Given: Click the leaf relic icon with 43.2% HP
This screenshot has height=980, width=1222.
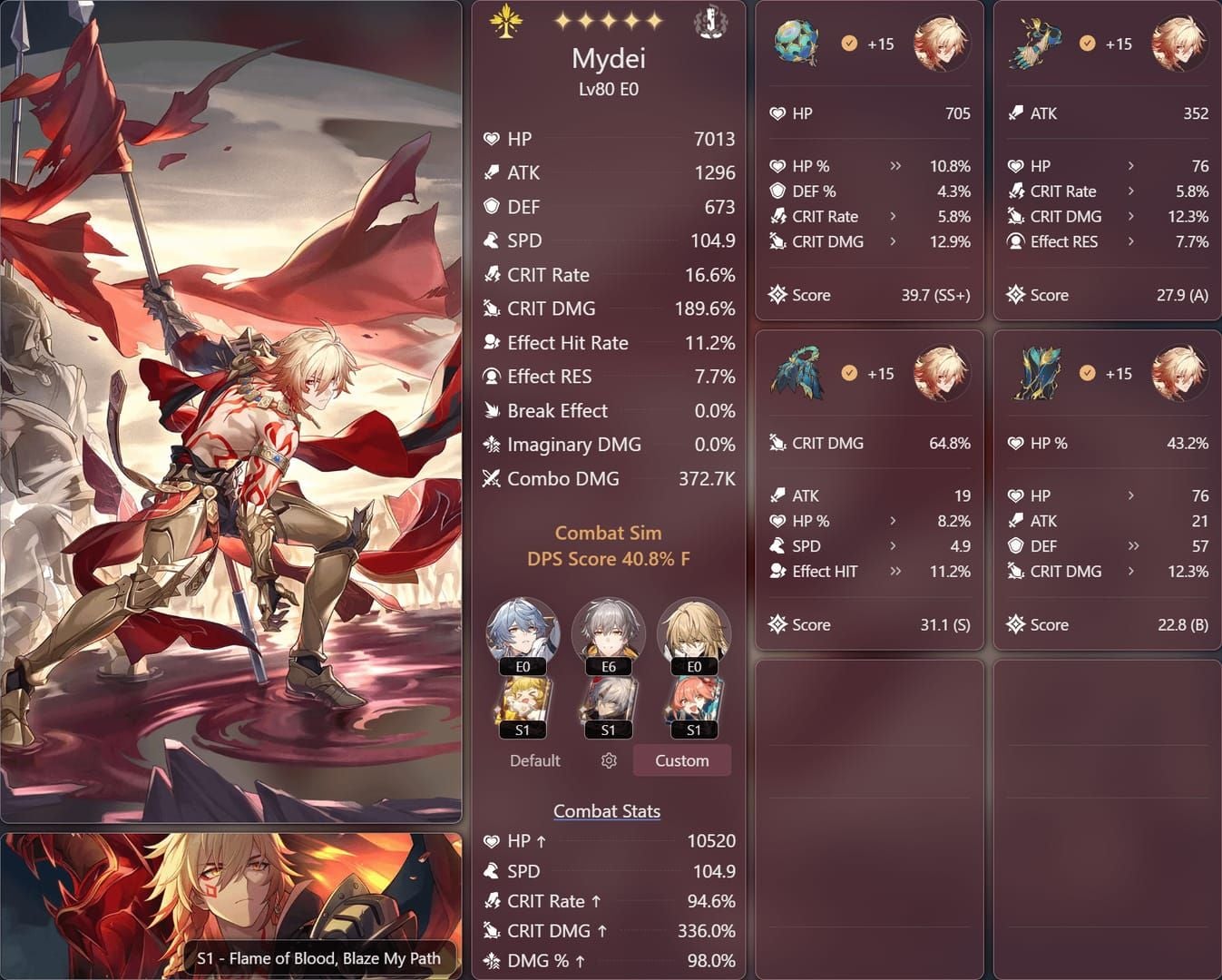Looking at the screenshot, I should (1037, 373).
